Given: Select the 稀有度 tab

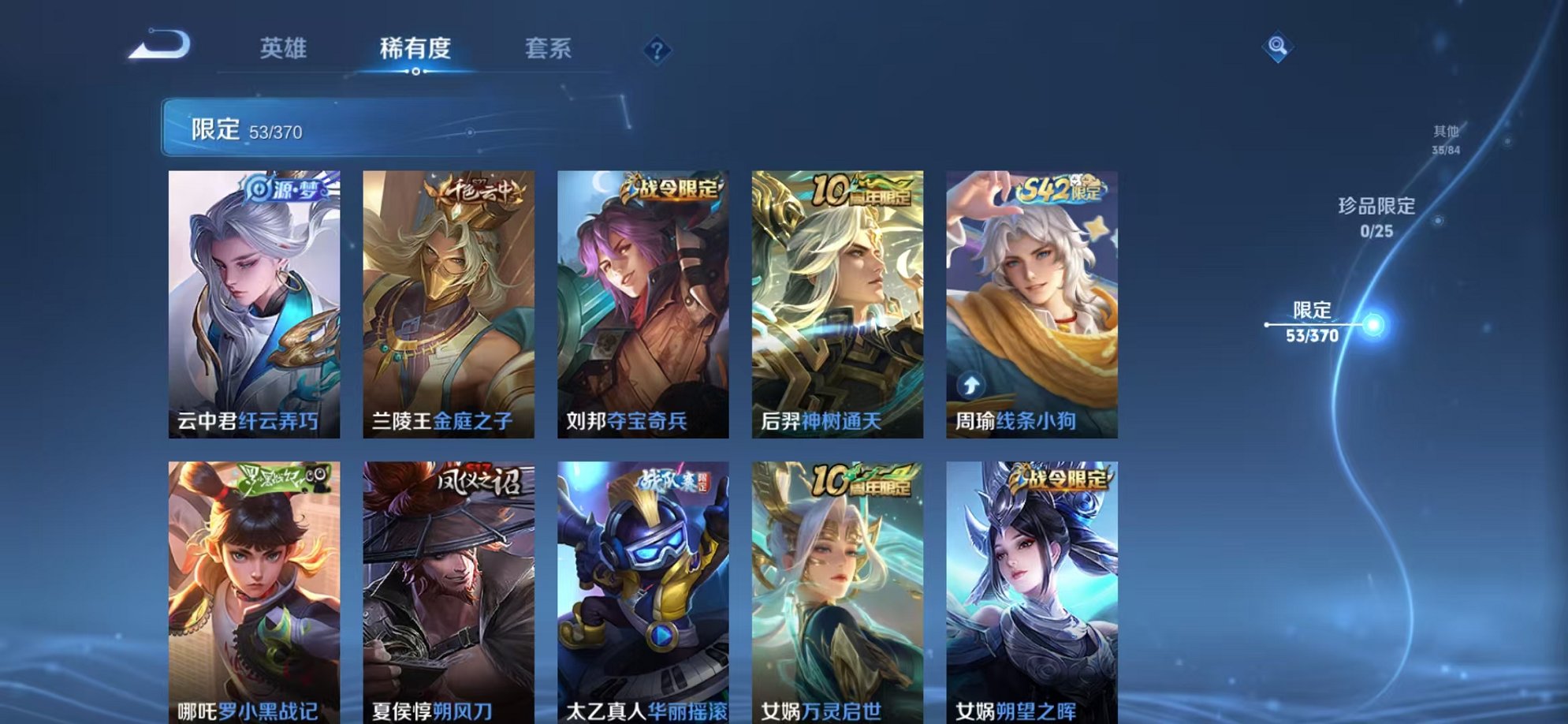Looking at the screenshot, I should pos(416,47).
